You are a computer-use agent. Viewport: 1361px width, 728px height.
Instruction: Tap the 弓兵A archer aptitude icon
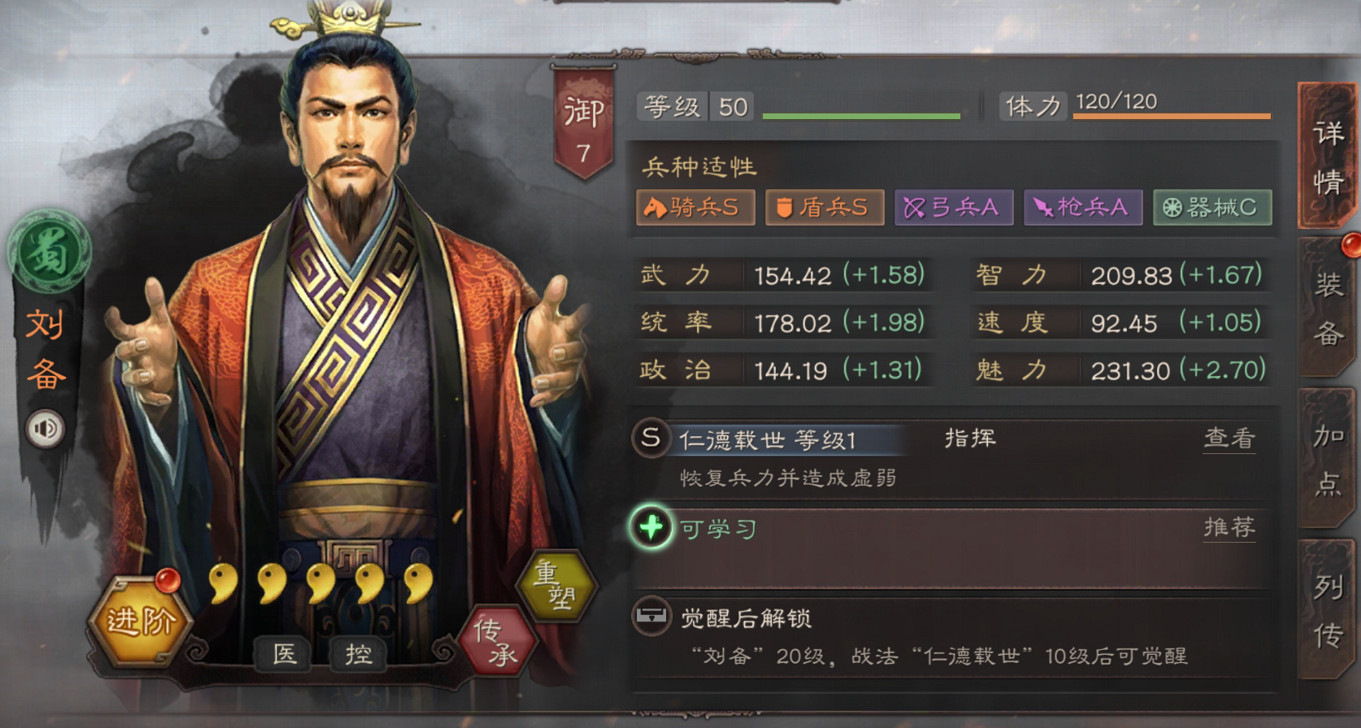point(954,207)
